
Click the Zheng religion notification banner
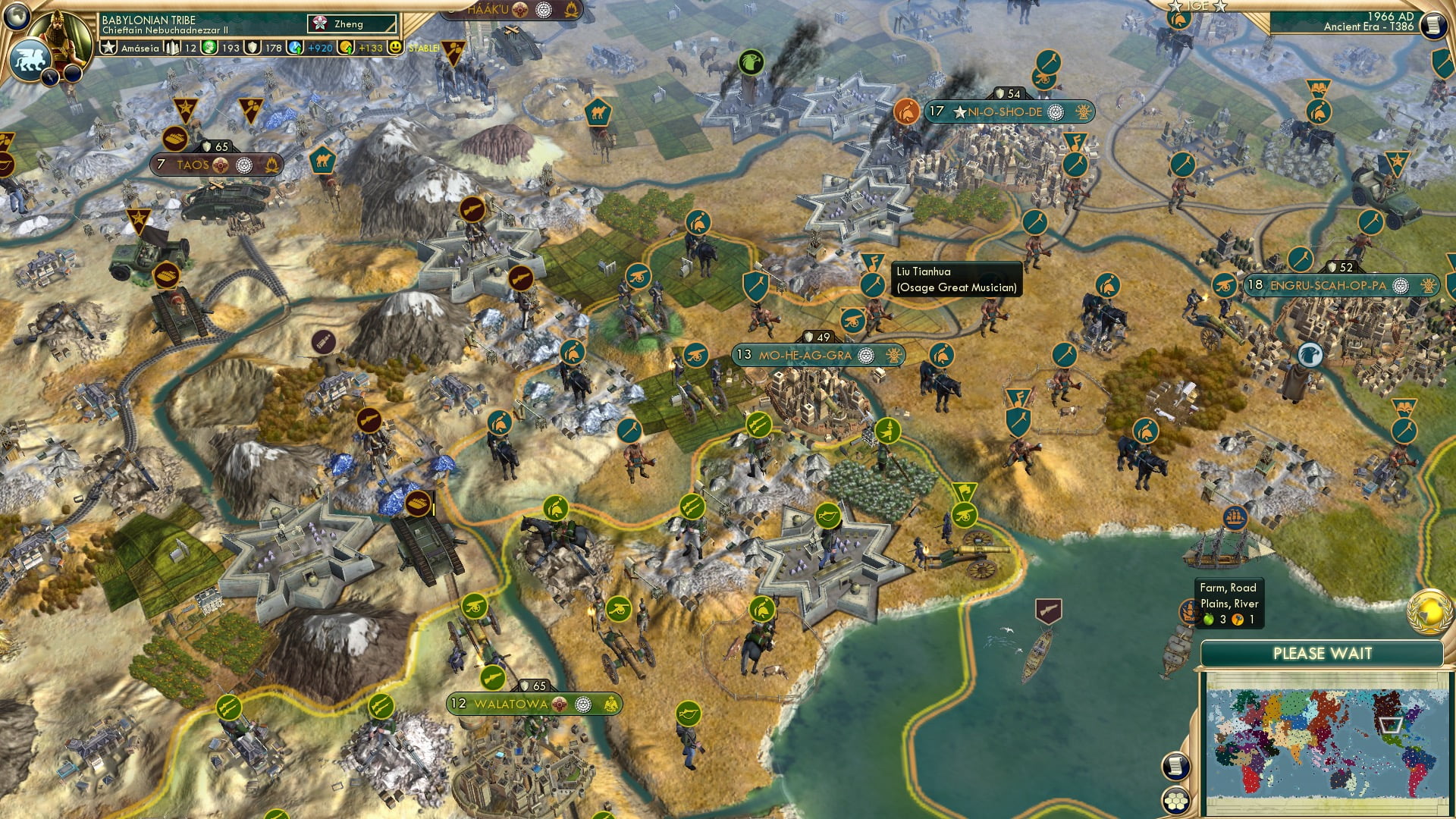(353, 24)
